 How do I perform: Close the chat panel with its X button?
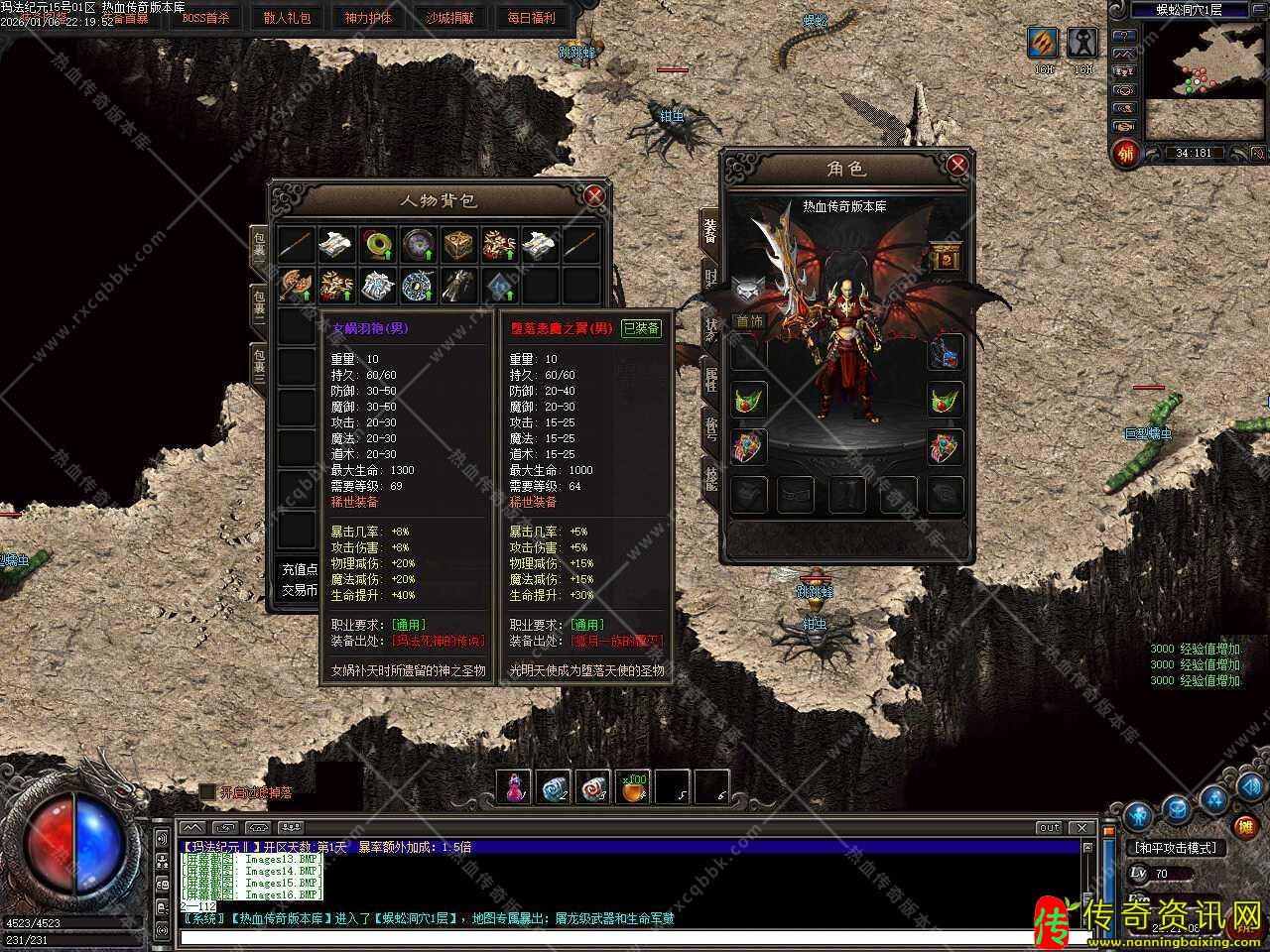pyautogui.click(x=1081, y=827)
